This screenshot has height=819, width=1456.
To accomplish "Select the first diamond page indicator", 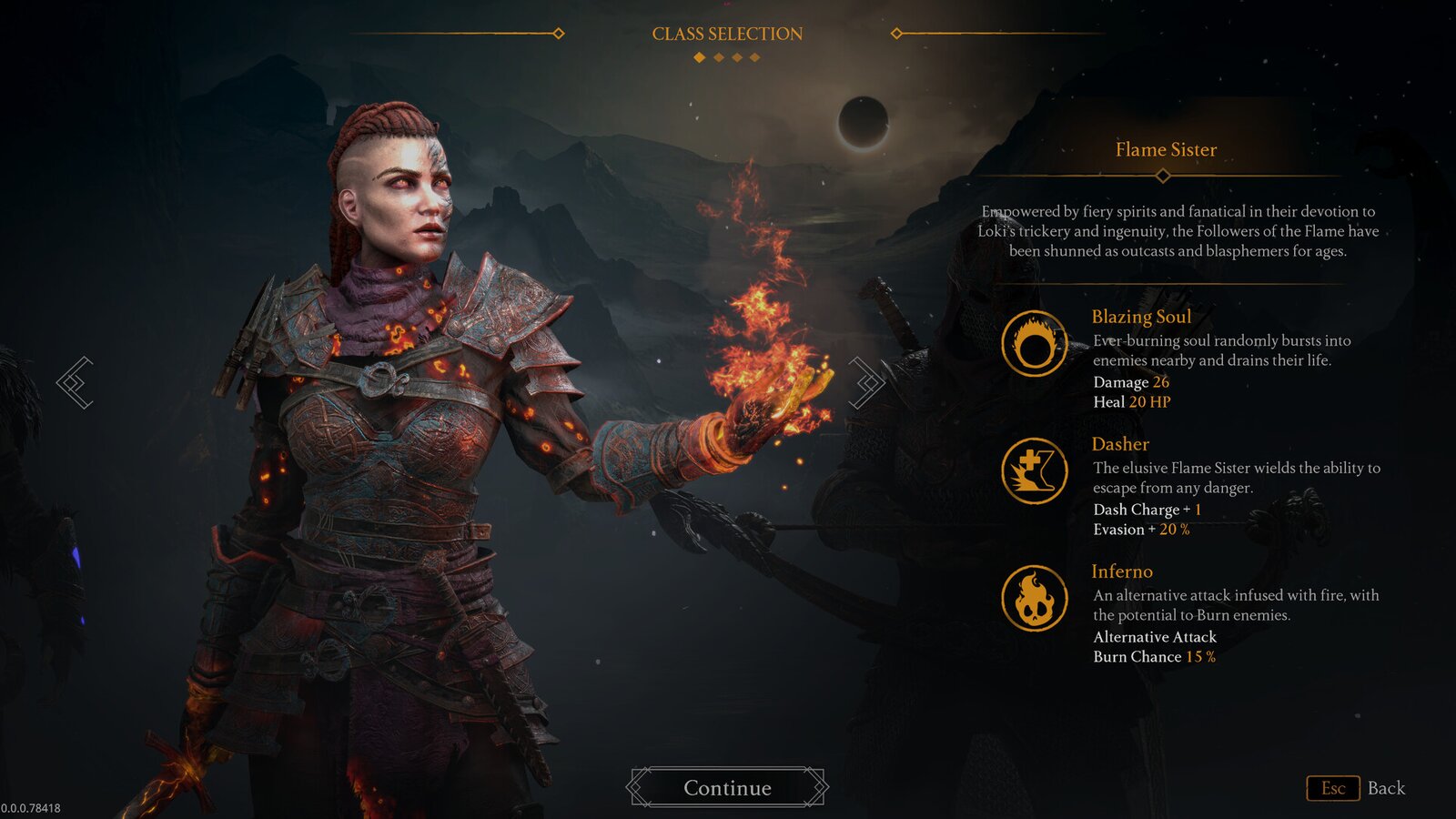I will 699,57.
